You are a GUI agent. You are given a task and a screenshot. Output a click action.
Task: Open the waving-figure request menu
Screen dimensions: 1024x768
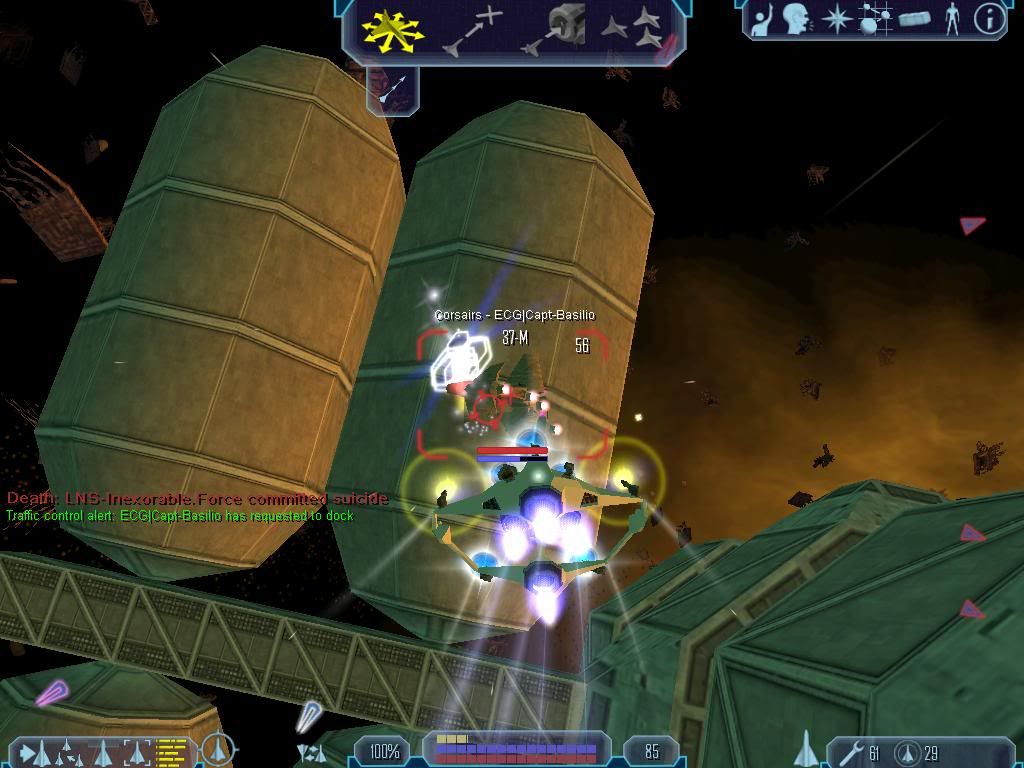765,20
